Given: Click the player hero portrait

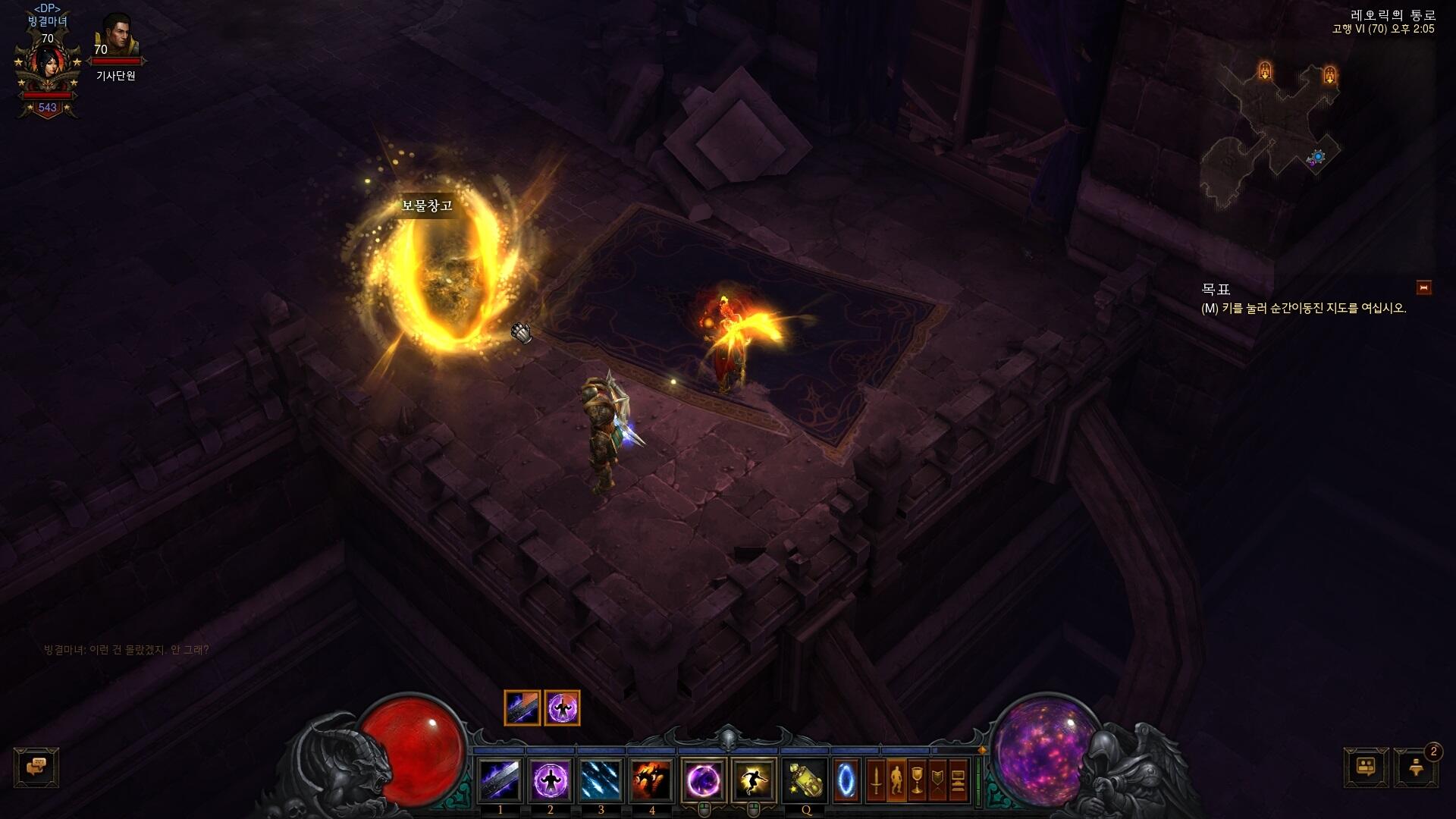Looking at the screenshot, I should [47, 67].
